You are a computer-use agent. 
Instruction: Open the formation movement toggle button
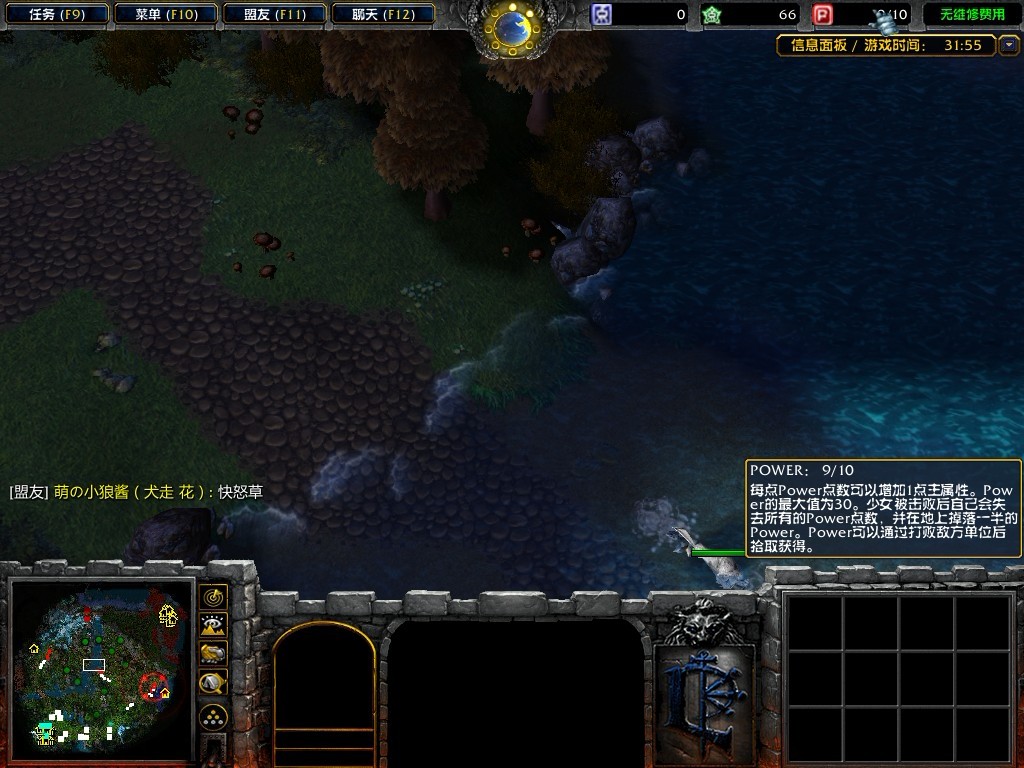(213, 716)
